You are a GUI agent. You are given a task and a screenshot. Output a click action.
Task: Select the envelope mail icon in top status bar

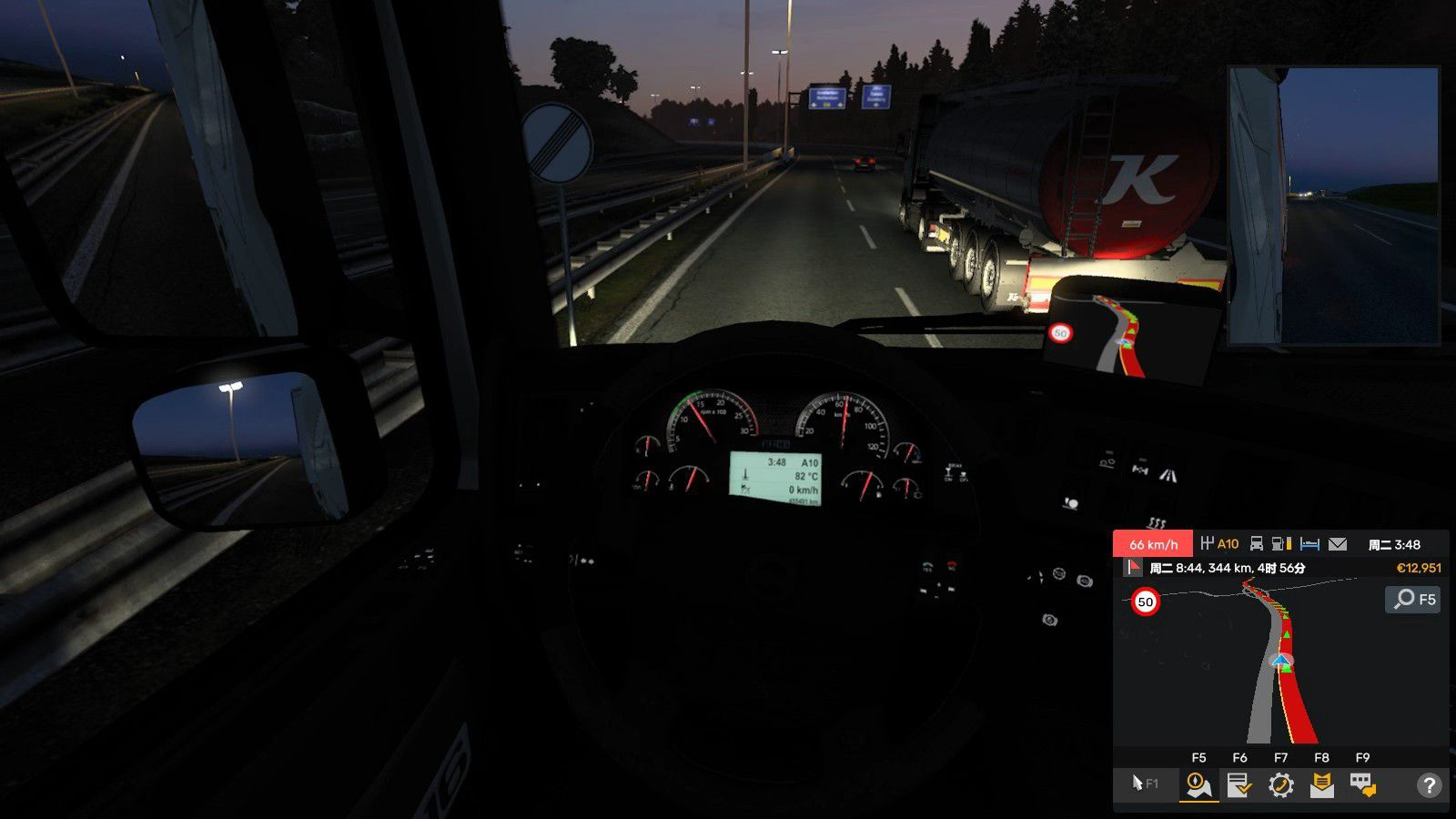pyautogui.click(x=1337, y=544)
